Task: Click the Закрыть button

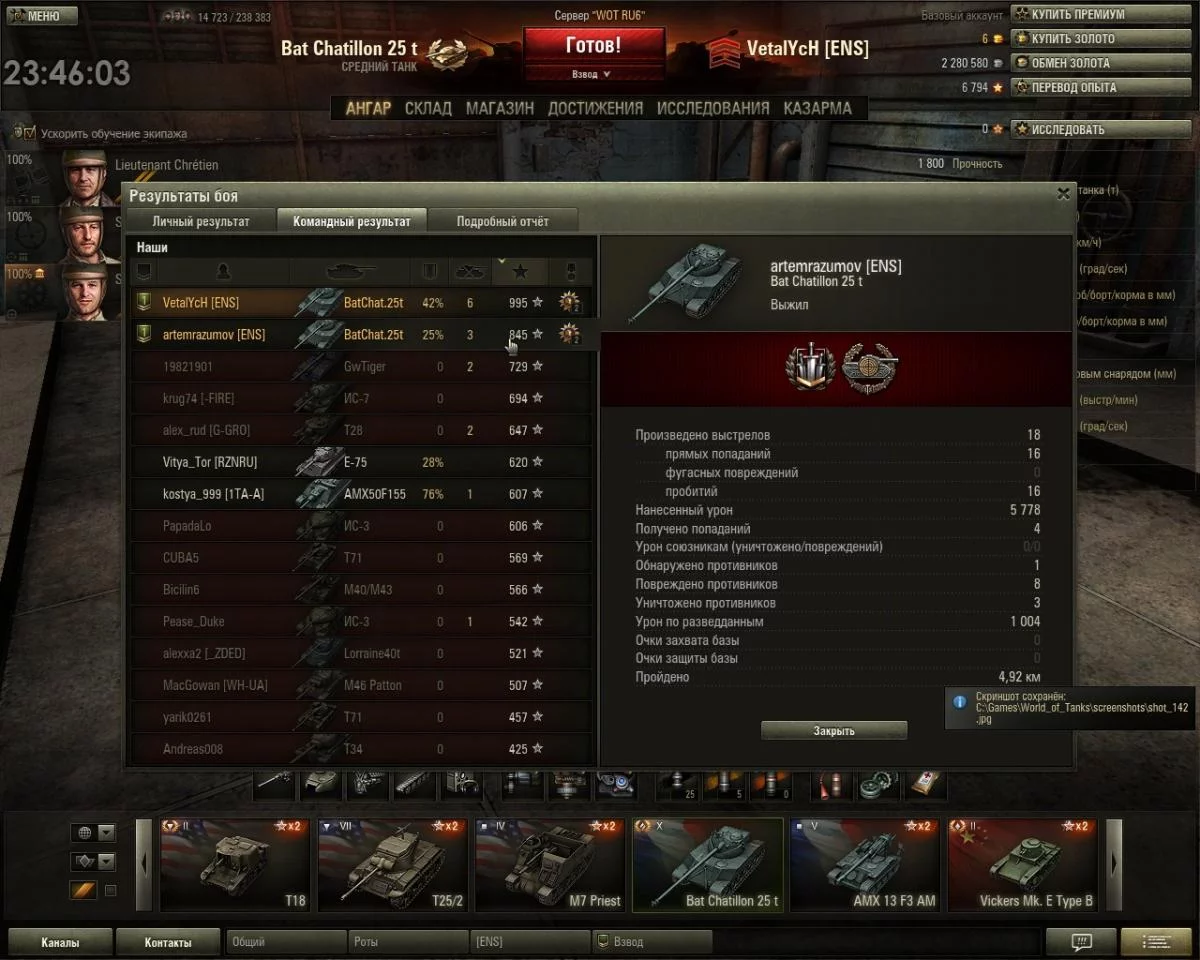Action: [833, 731]
